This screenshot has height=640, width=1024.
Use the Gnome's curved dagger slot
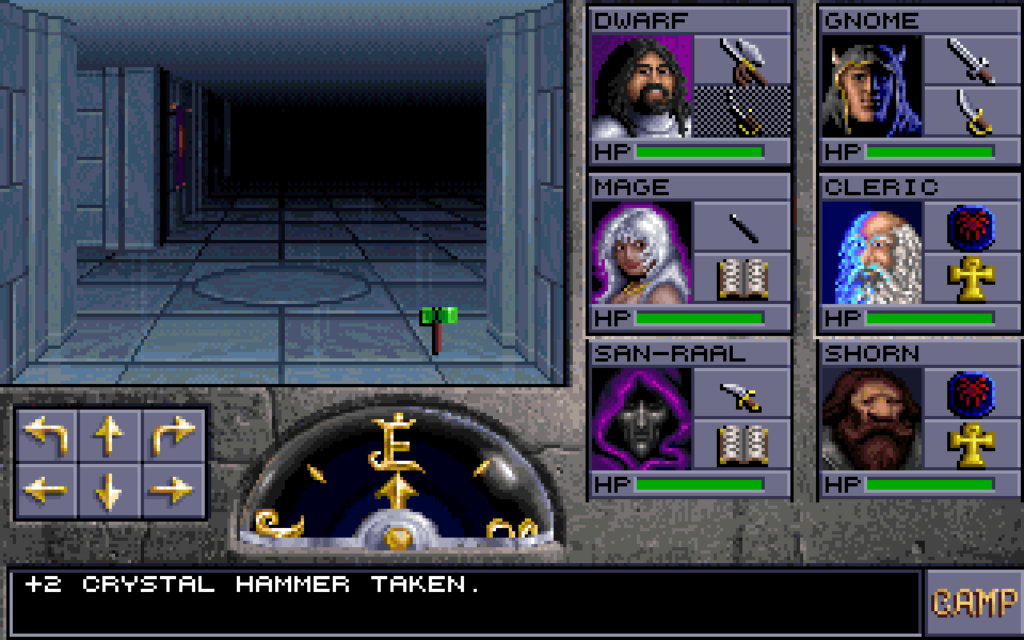971,112
